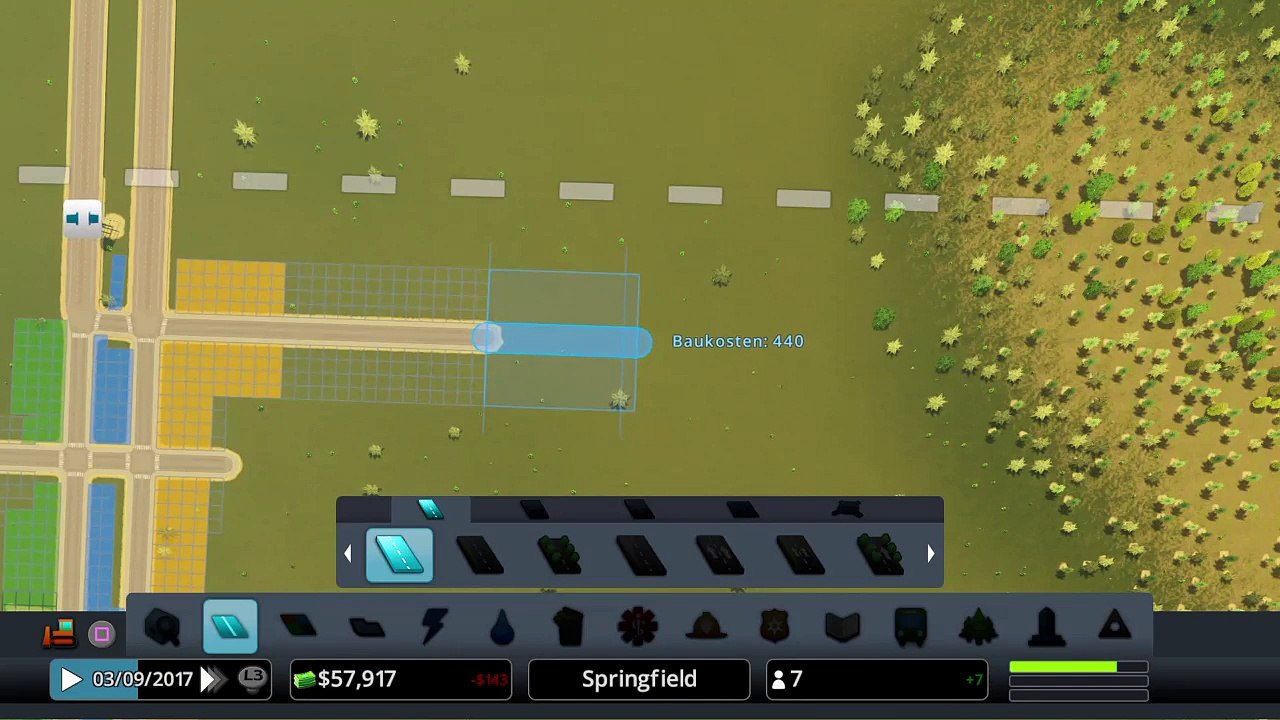Image resolution: width=1280 pixels, height=720 pixels.
Task: Switch to the intersections road tab
Action: tap(846, 510)
